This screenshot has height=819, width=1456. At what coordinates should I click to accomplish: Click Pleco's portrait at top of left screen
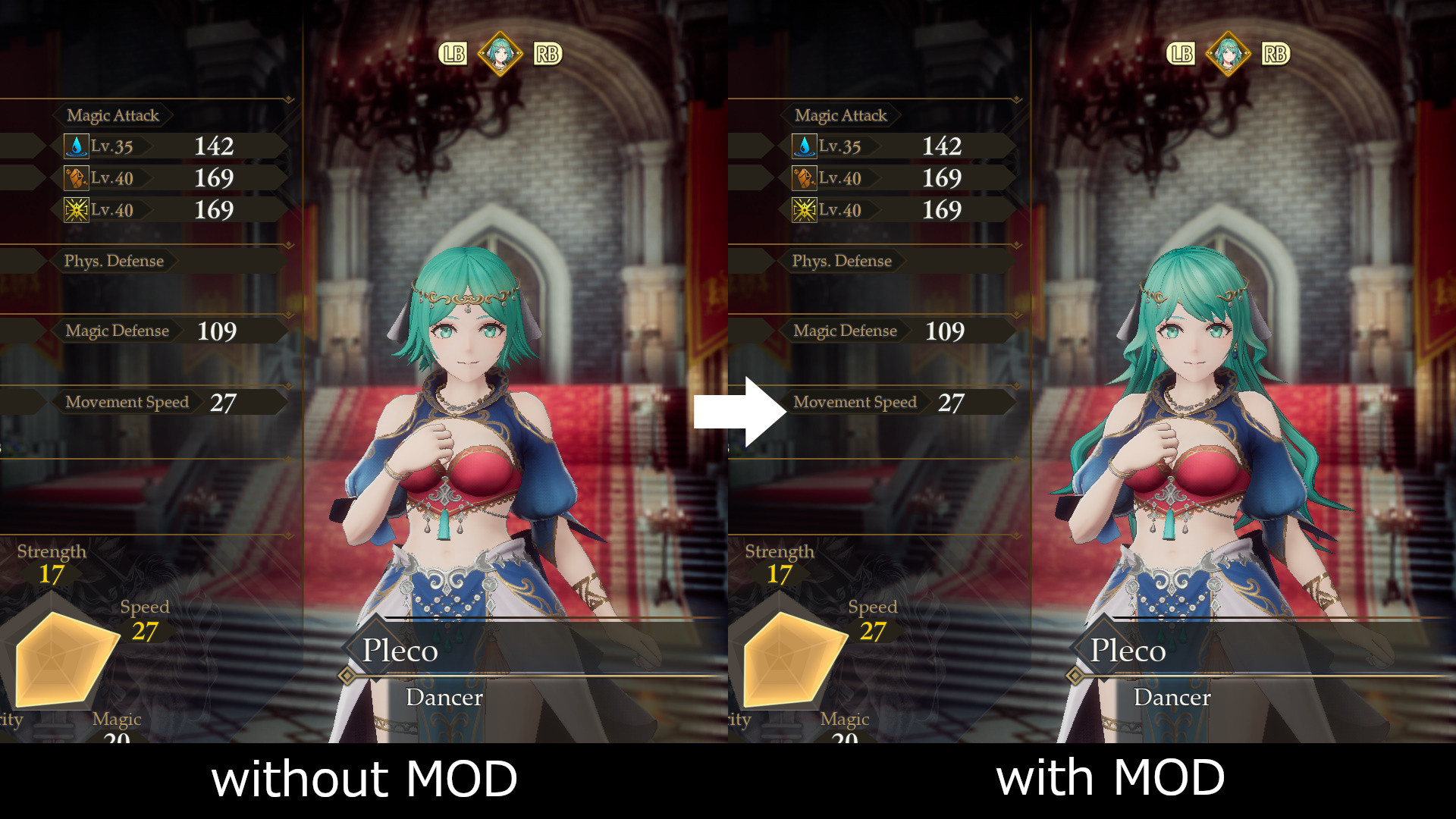[x=499, y=53]
